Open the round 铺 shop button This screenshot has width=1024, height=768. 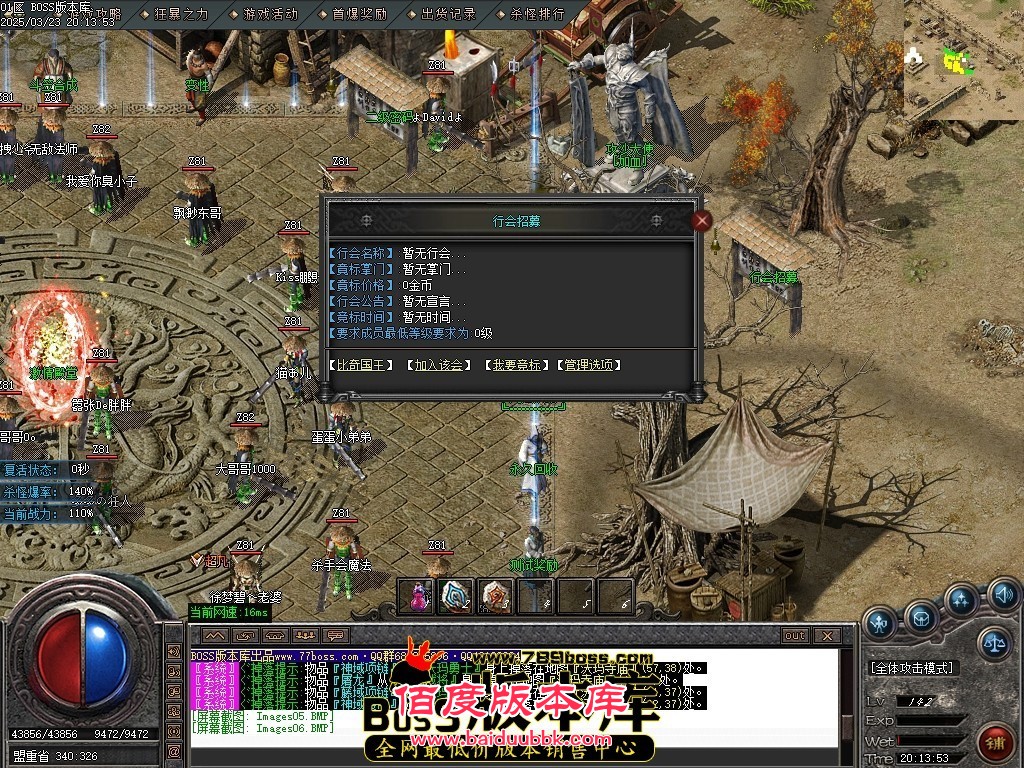click(994, 744)
